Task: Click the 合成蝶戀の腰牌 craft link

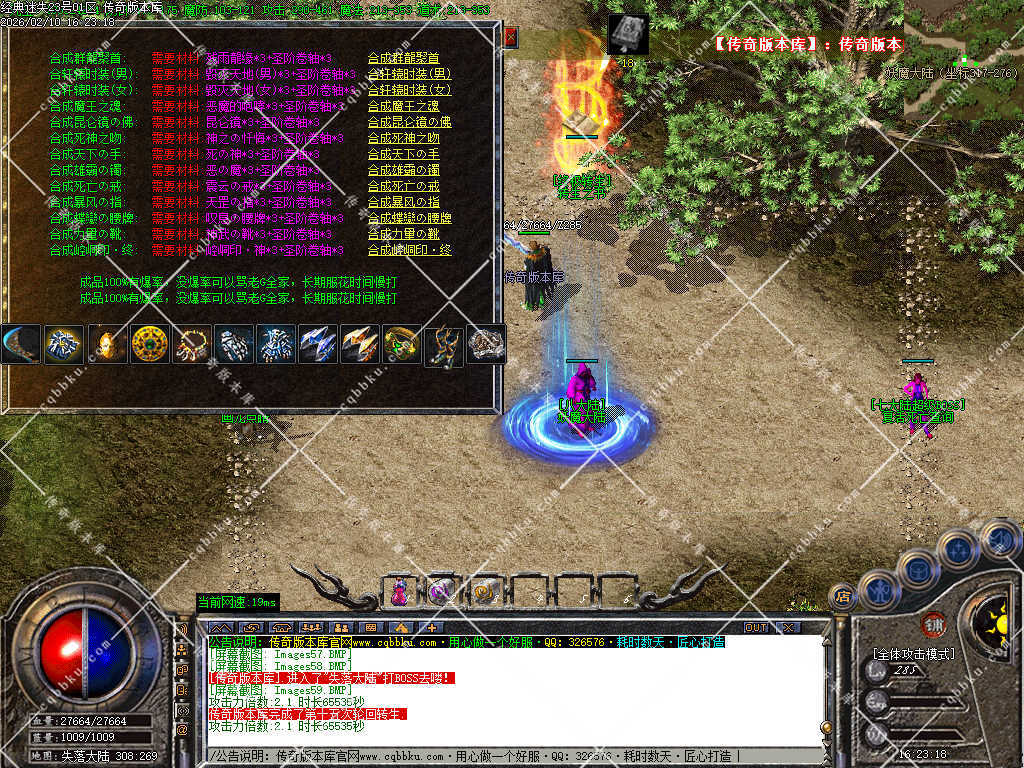Action: tap(409, 218)
